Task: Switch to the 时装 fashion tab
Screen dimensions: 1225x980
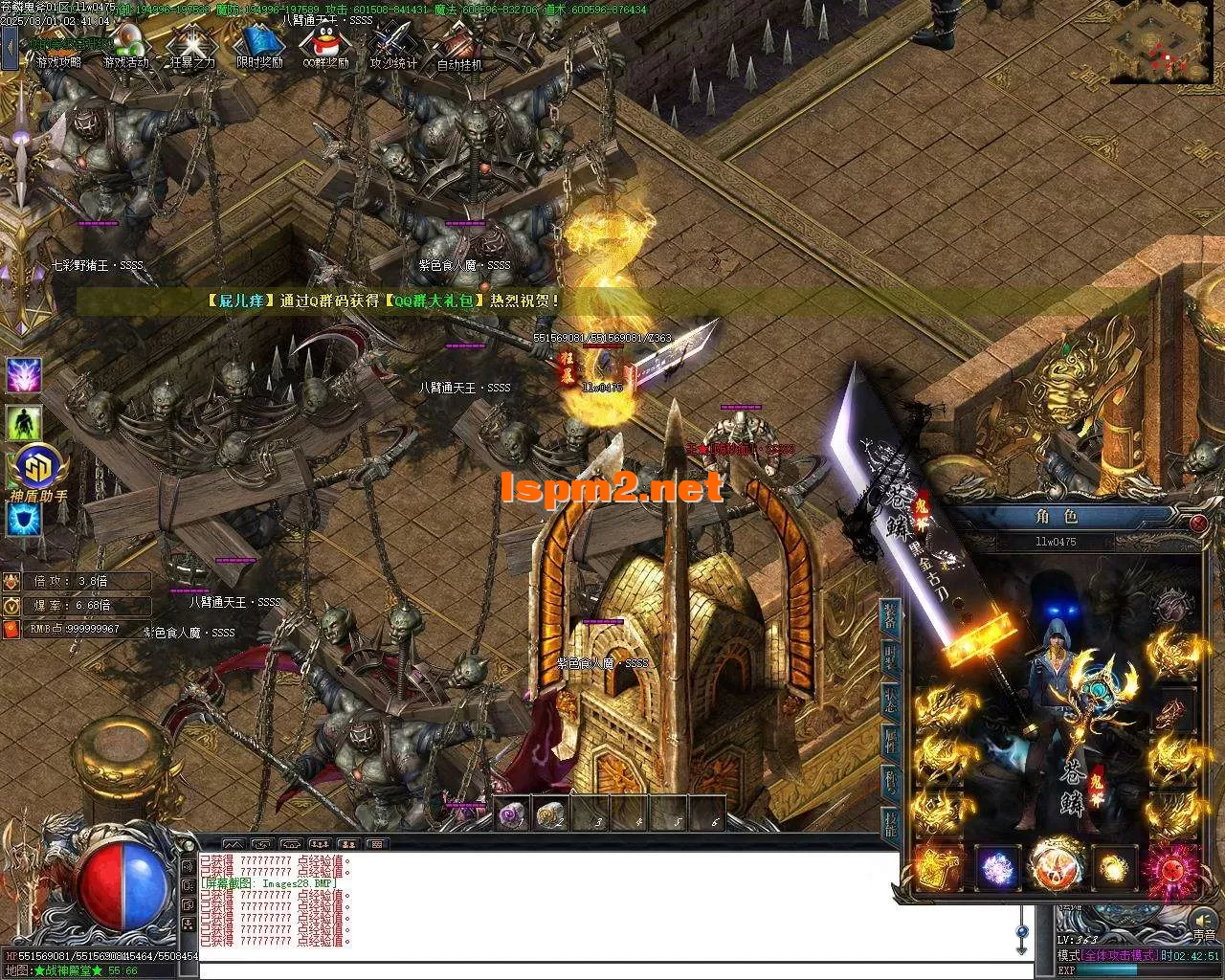Action: click(x=890, y=660)
